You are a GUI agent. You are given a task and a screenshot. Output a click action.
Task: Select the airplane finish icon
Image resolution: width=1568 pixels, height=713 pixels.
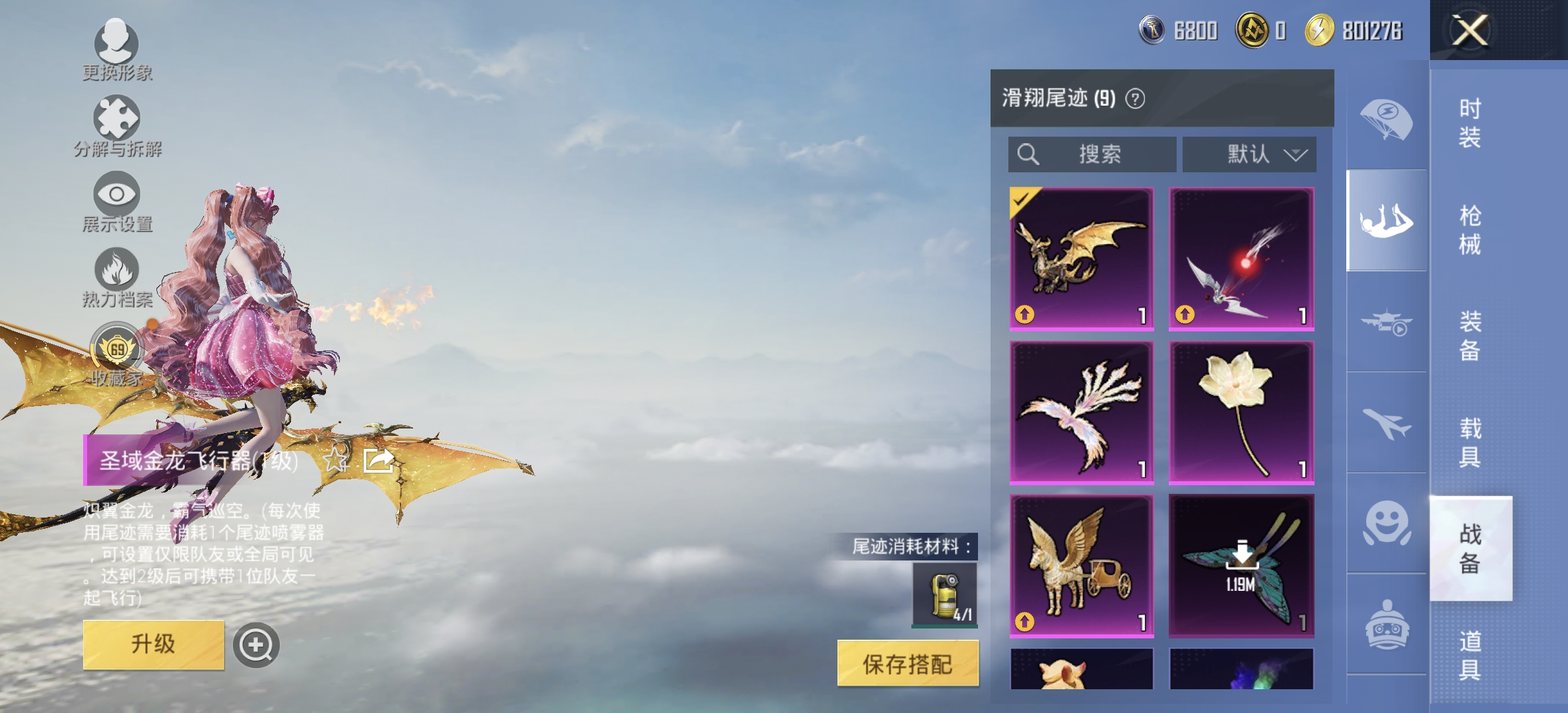coord(1388,426)
